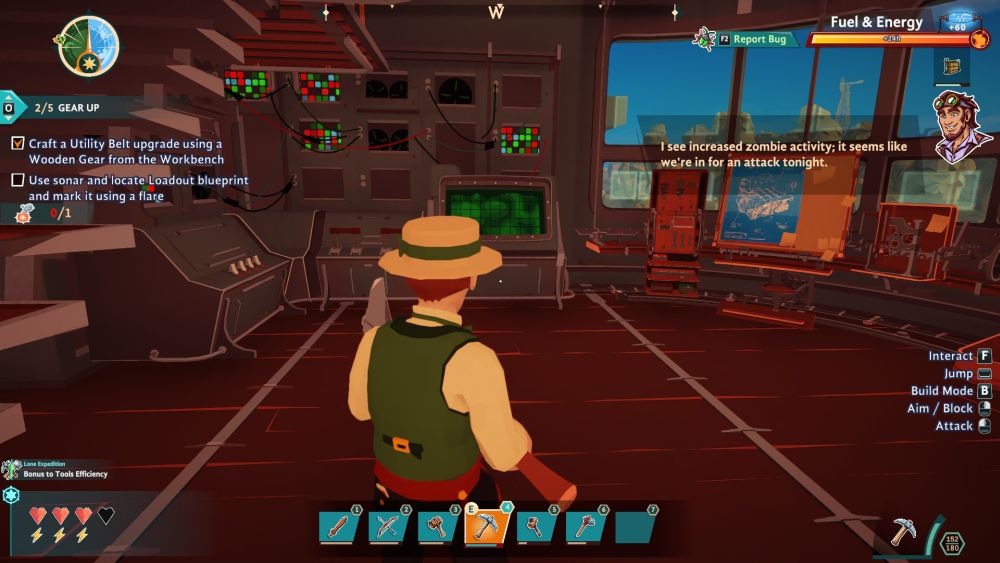
Task: Open the day-night compass dial
Action: [88, 47]
